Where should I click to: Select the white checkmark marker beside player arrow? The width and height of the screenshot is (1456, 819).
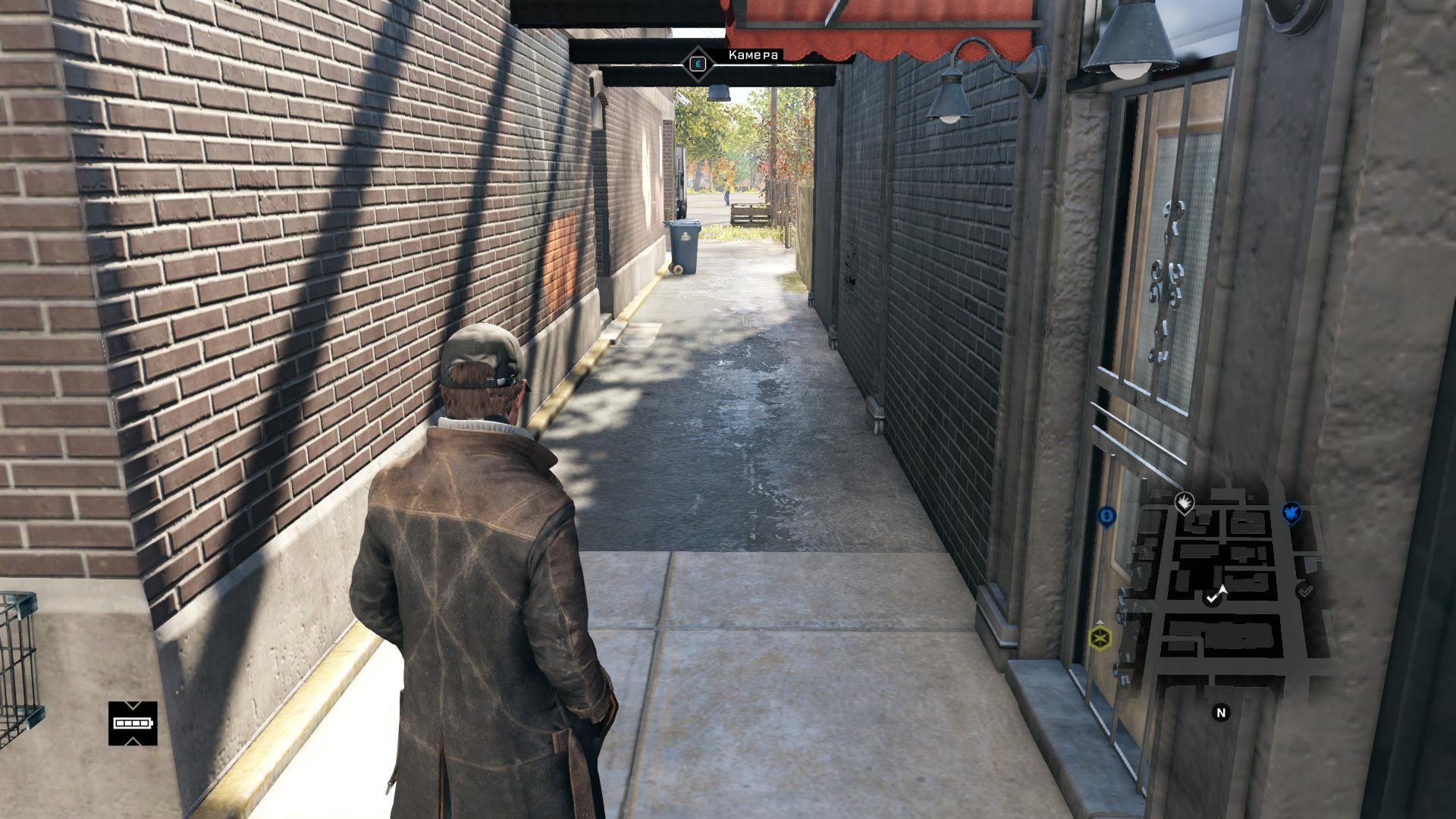pyautogui.click(x=1211, y=599)
